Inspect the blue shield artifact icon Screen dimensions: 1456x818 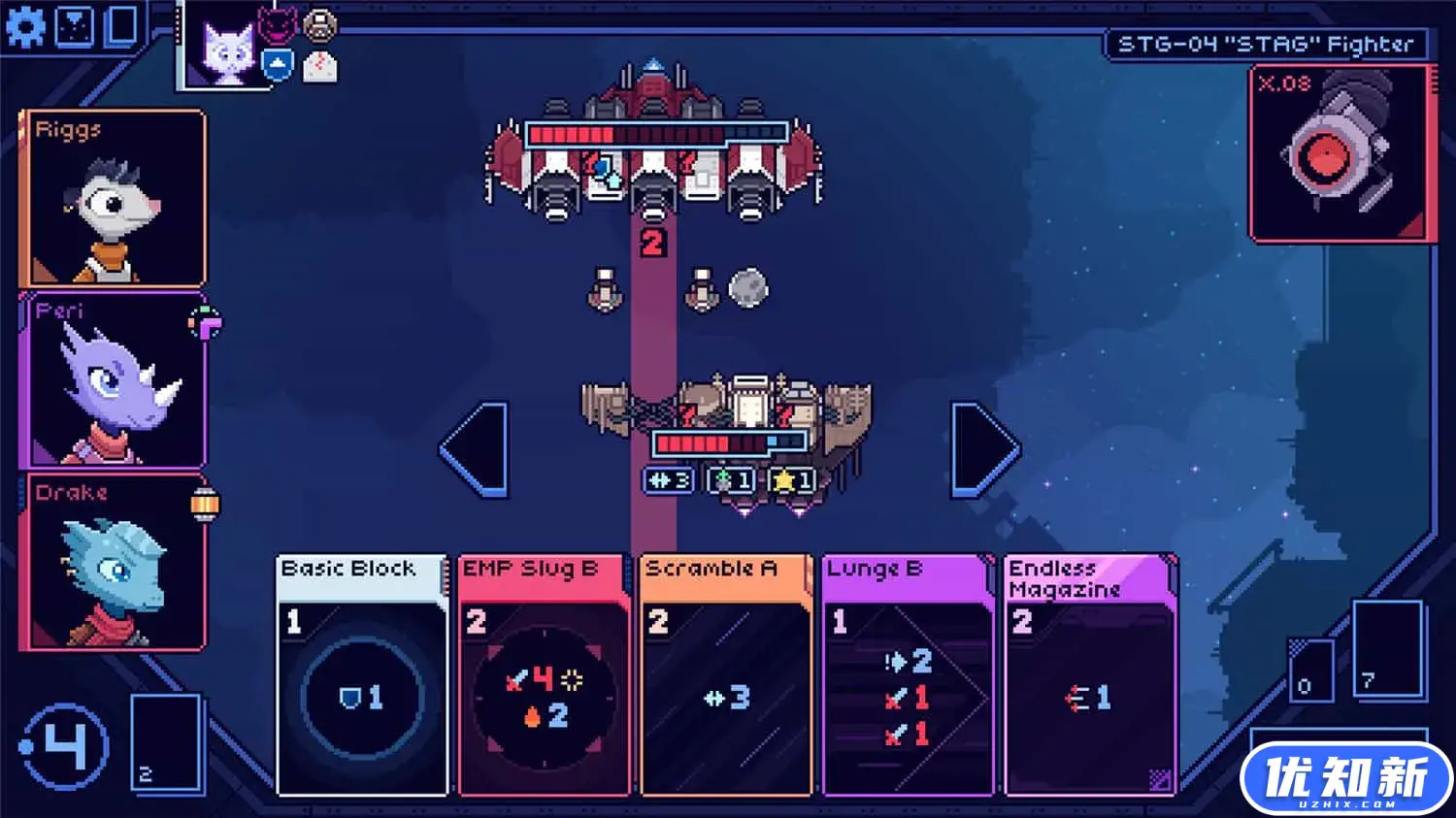pos(279,65)
